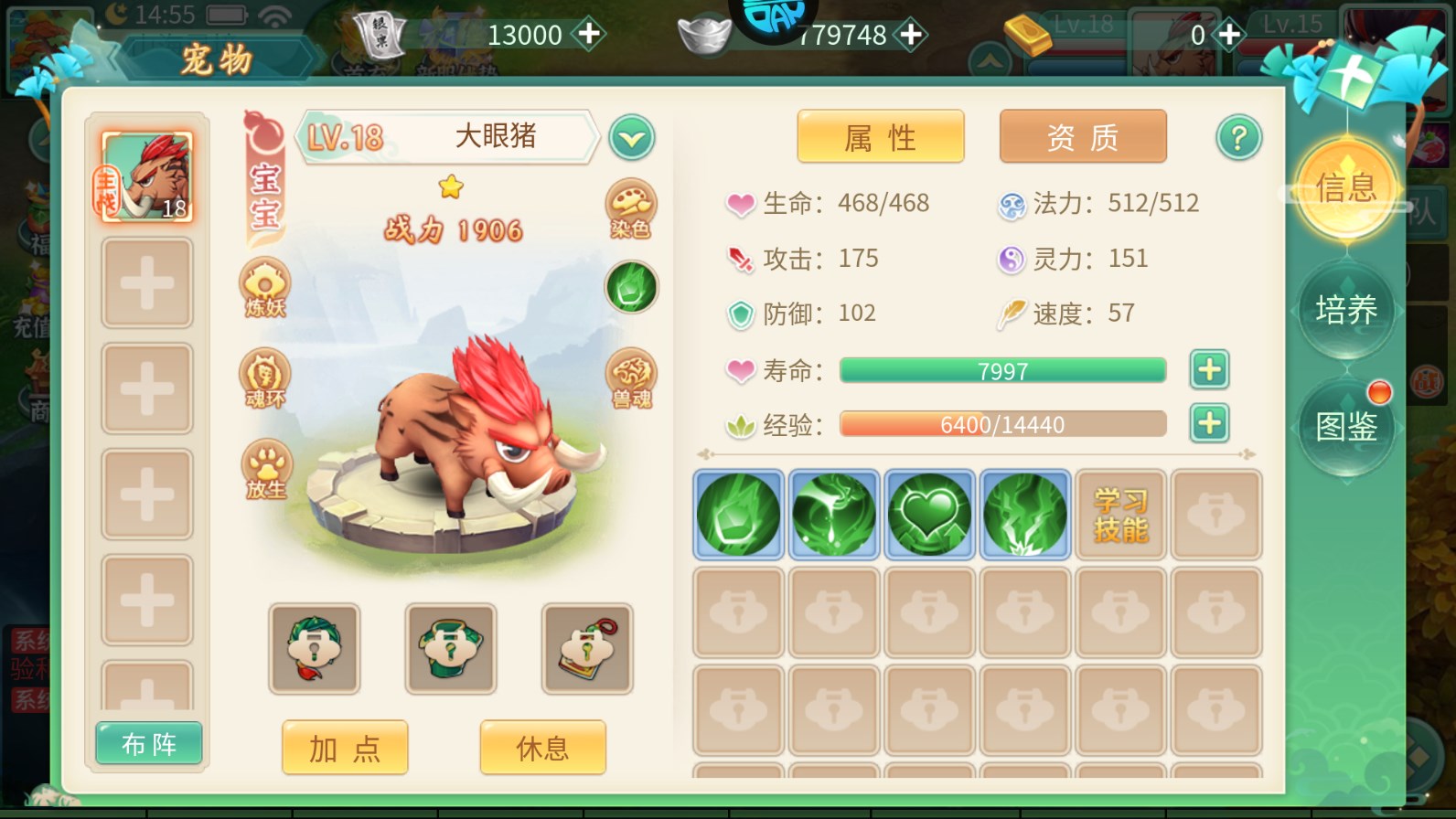Screen dimensions: 1456x819
Task: Open the 加点 stat points button
Action: (345, 748)
